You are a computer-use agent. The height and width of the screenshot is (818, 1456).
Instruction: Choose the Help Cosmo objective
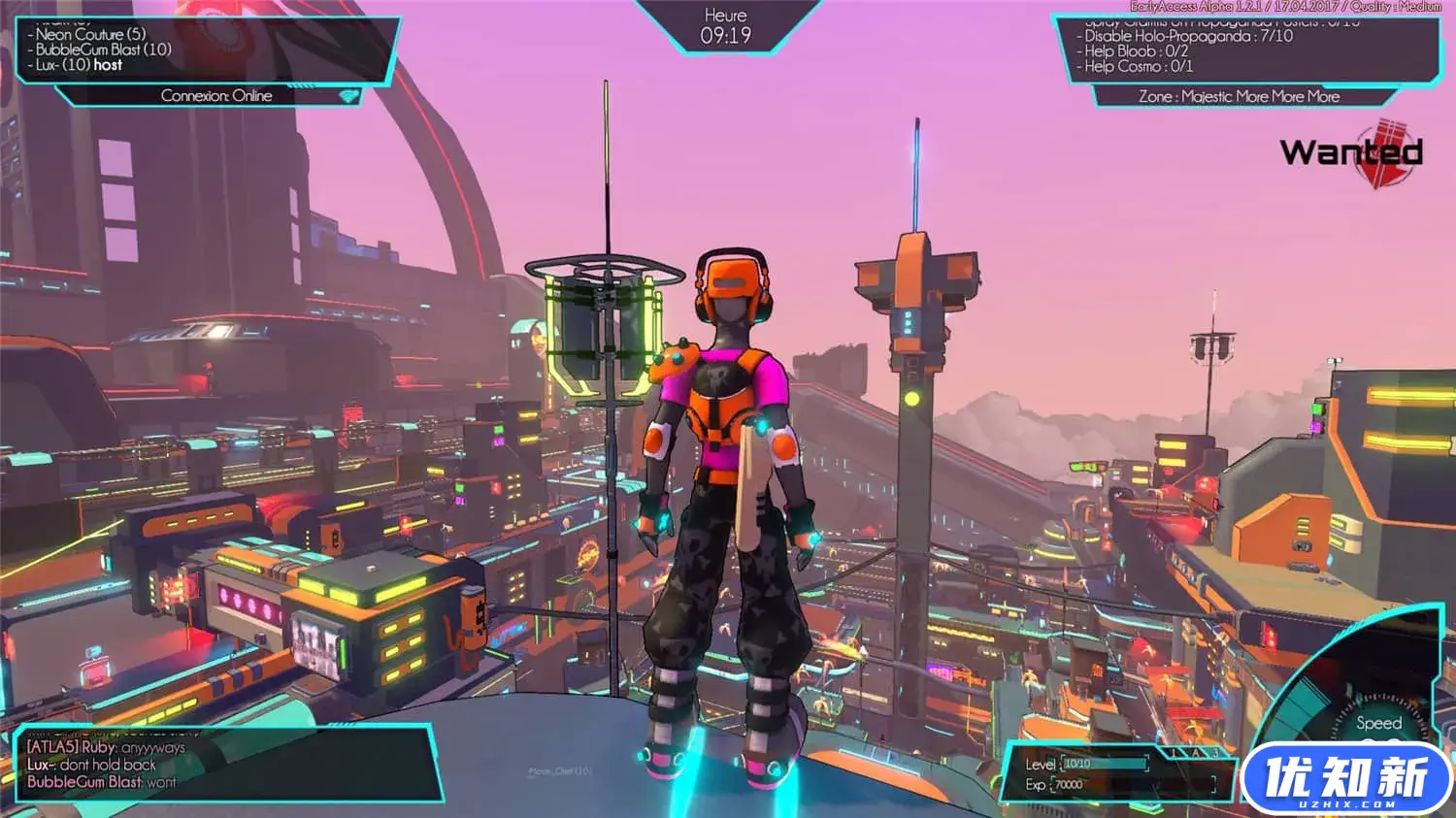1139,67
